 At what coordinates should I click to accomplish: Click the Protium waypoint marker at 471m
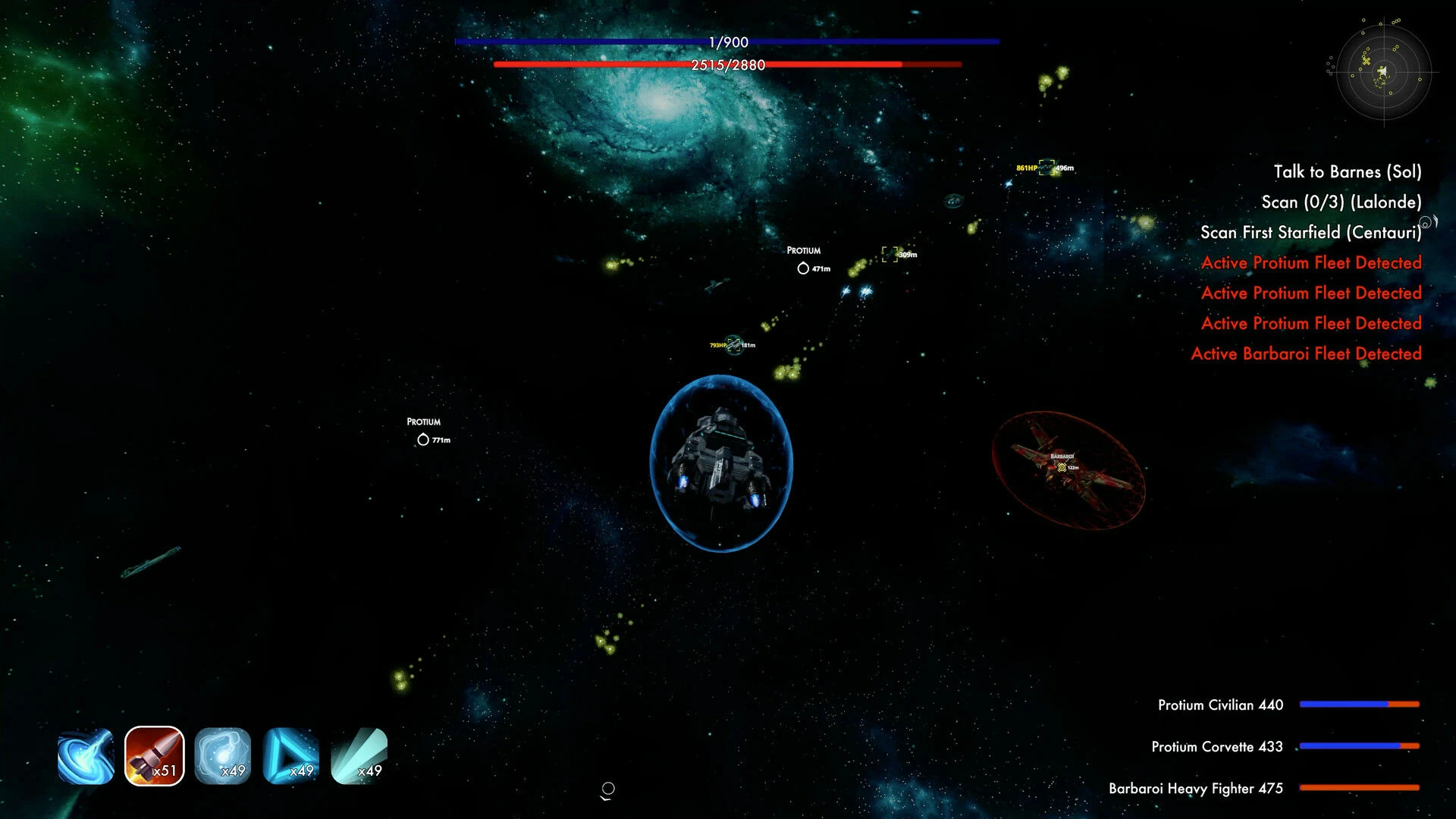click(x=803, y=268)
